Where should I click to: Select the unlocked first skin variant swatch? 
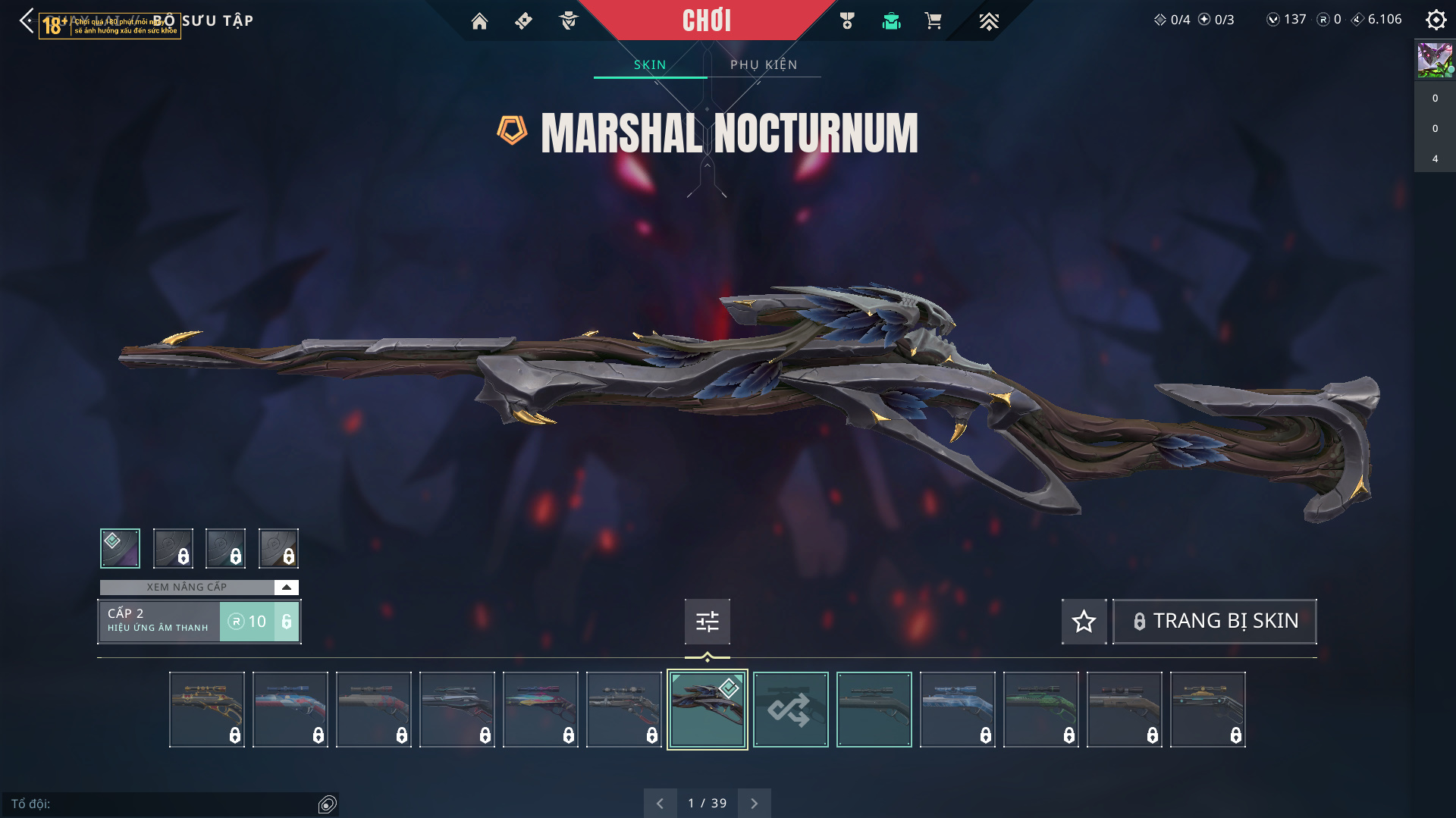click(120, 548)
